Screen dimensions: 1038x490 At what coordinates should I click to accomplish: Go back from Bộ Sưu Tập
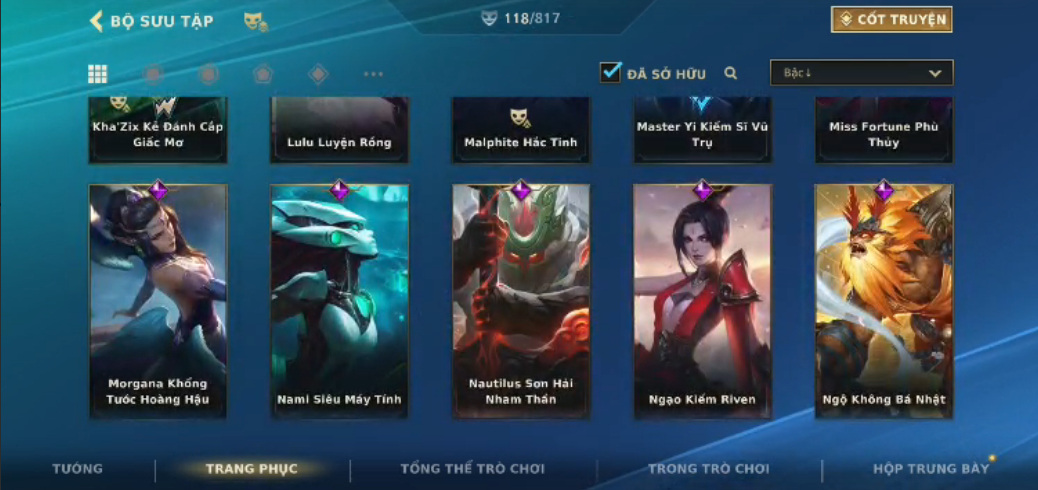97,21
